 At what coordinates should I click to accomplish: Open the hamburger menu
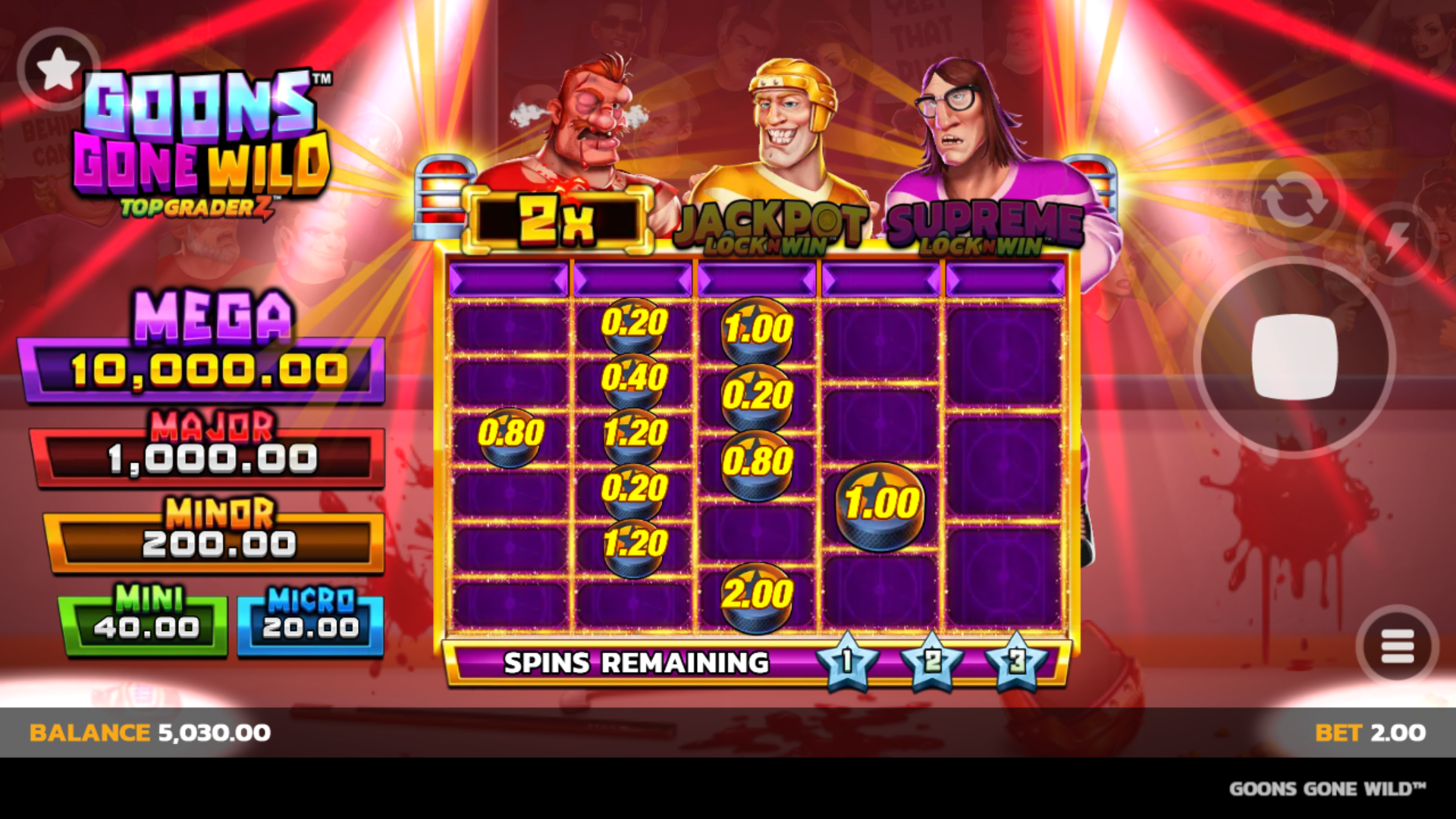point(1397,647)
